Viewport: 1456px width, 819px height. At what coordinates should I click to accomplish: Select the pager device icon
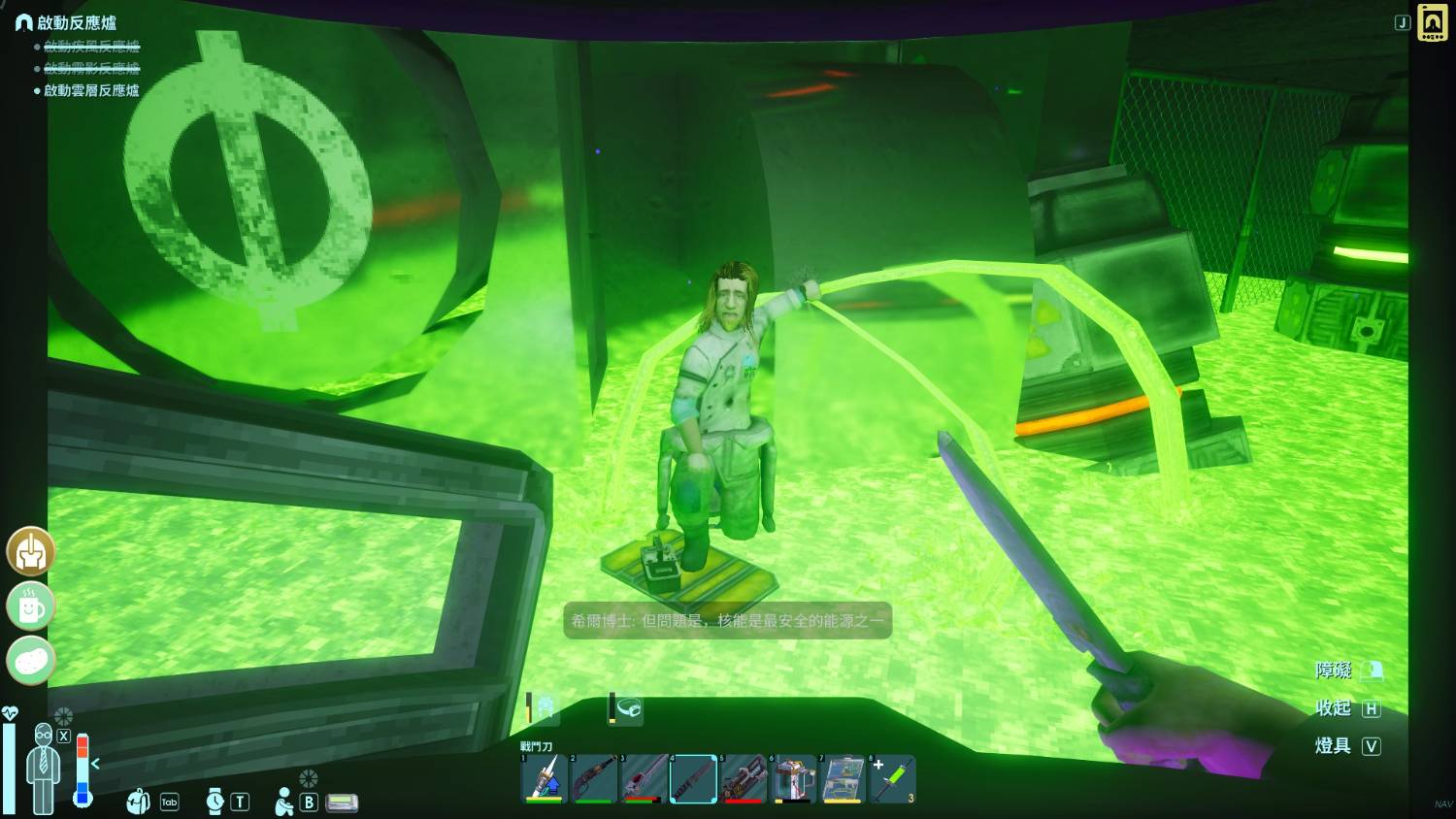click(x=342, y=803)
